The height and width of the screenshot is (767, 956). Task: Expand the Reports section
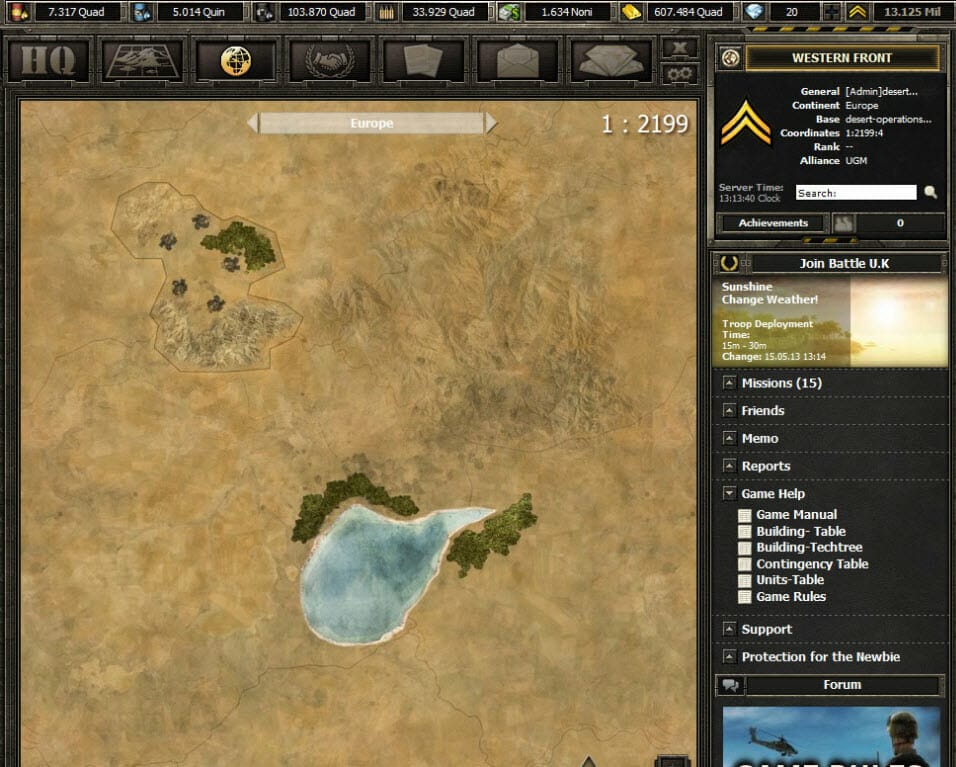[765, 466]
